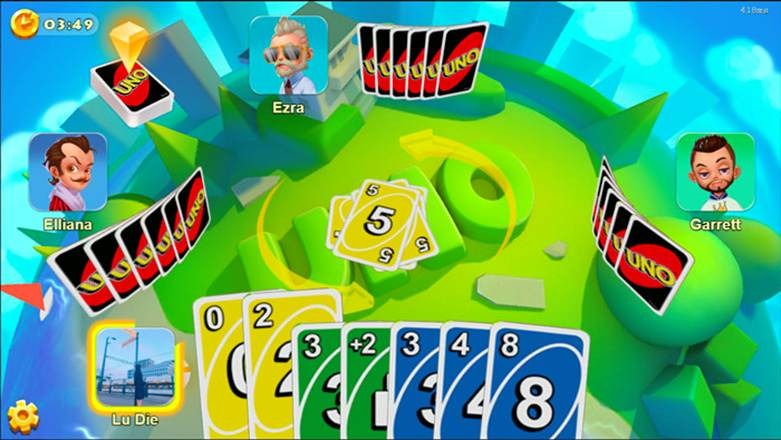Click Garrett's player avatar
Image resolution: width=781 pixels, height=440 pixels.
tap(715, 172)
